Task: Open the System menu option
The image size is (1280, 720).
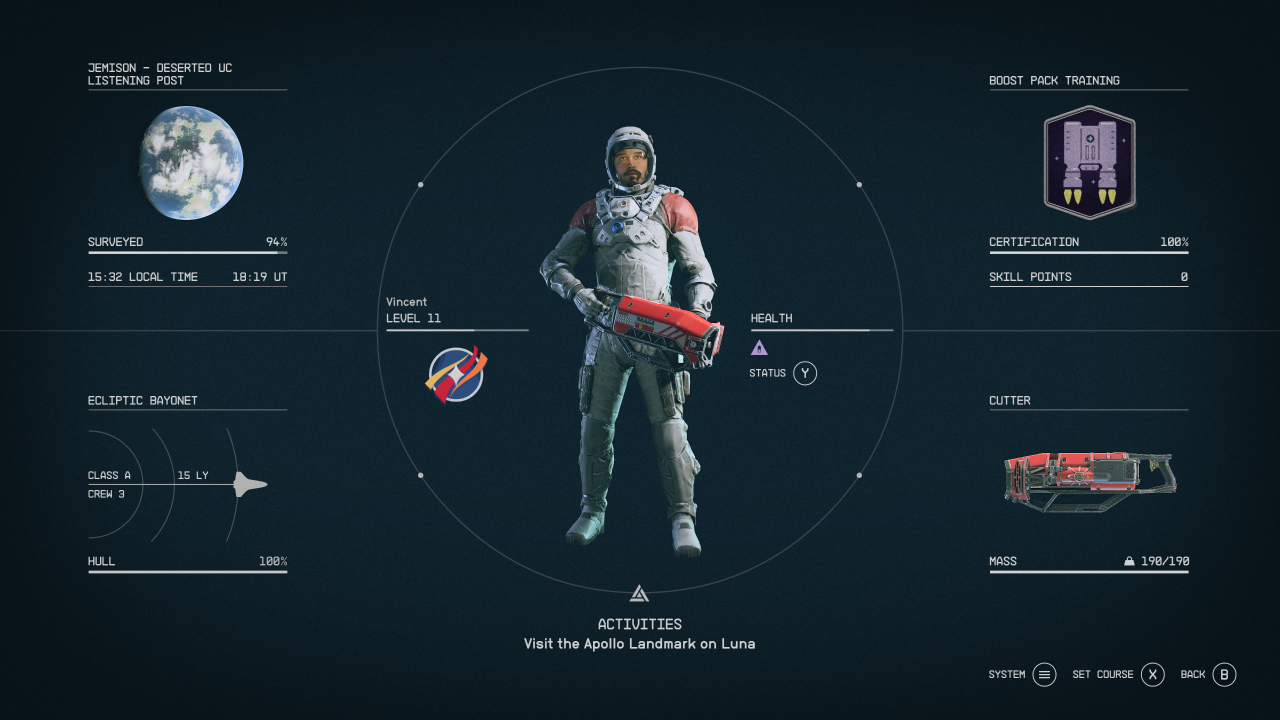Action: pyautogui.click(x=1044, y=675)
